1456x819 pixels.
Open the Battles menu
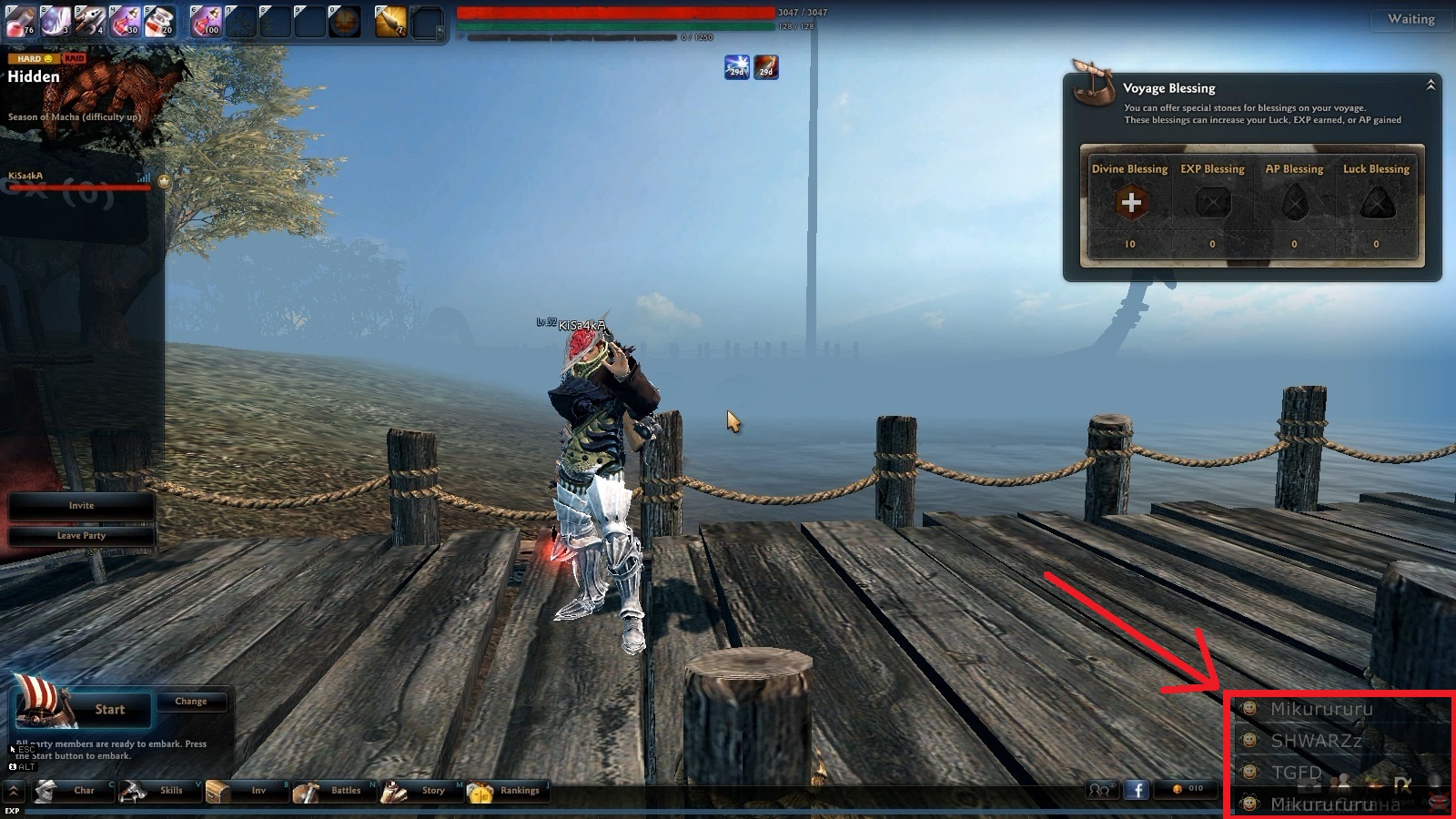pyautogui.click(x=335, y=791)
